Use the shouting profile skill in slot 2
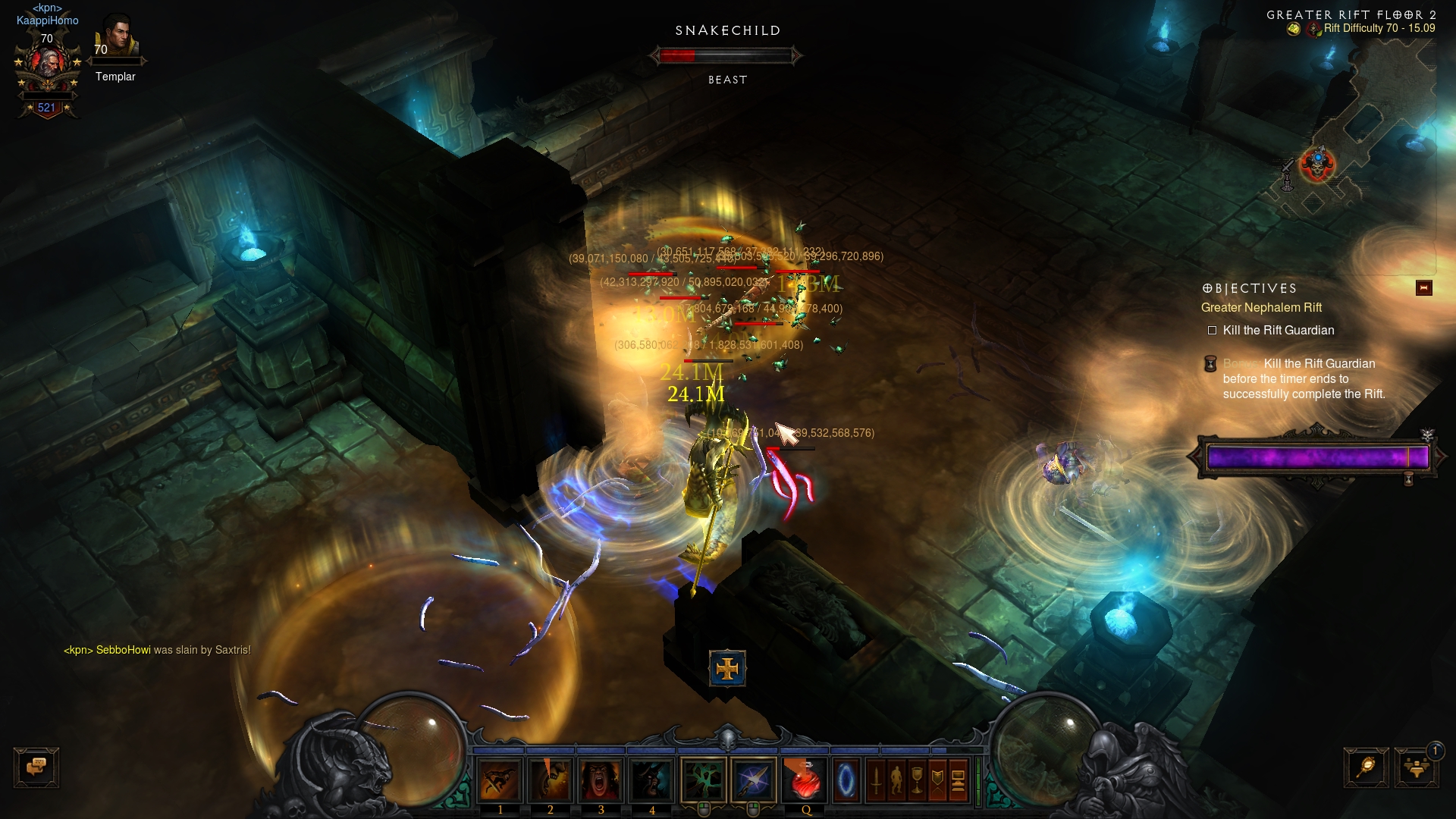 [x=551, y=780]
